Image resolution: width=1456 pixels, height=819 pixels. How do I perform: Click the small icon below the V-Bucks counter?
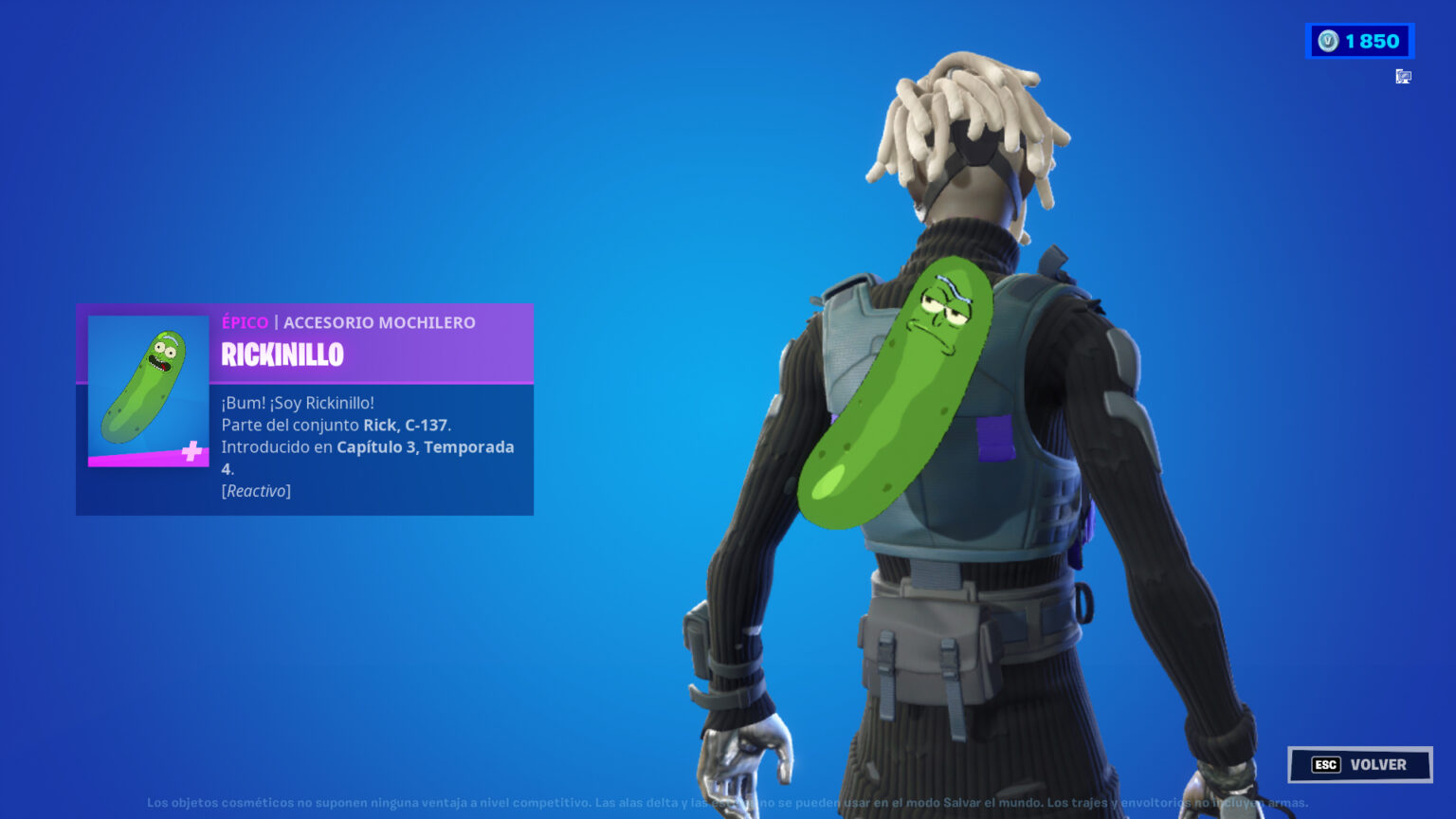(x=1404, y=77)
